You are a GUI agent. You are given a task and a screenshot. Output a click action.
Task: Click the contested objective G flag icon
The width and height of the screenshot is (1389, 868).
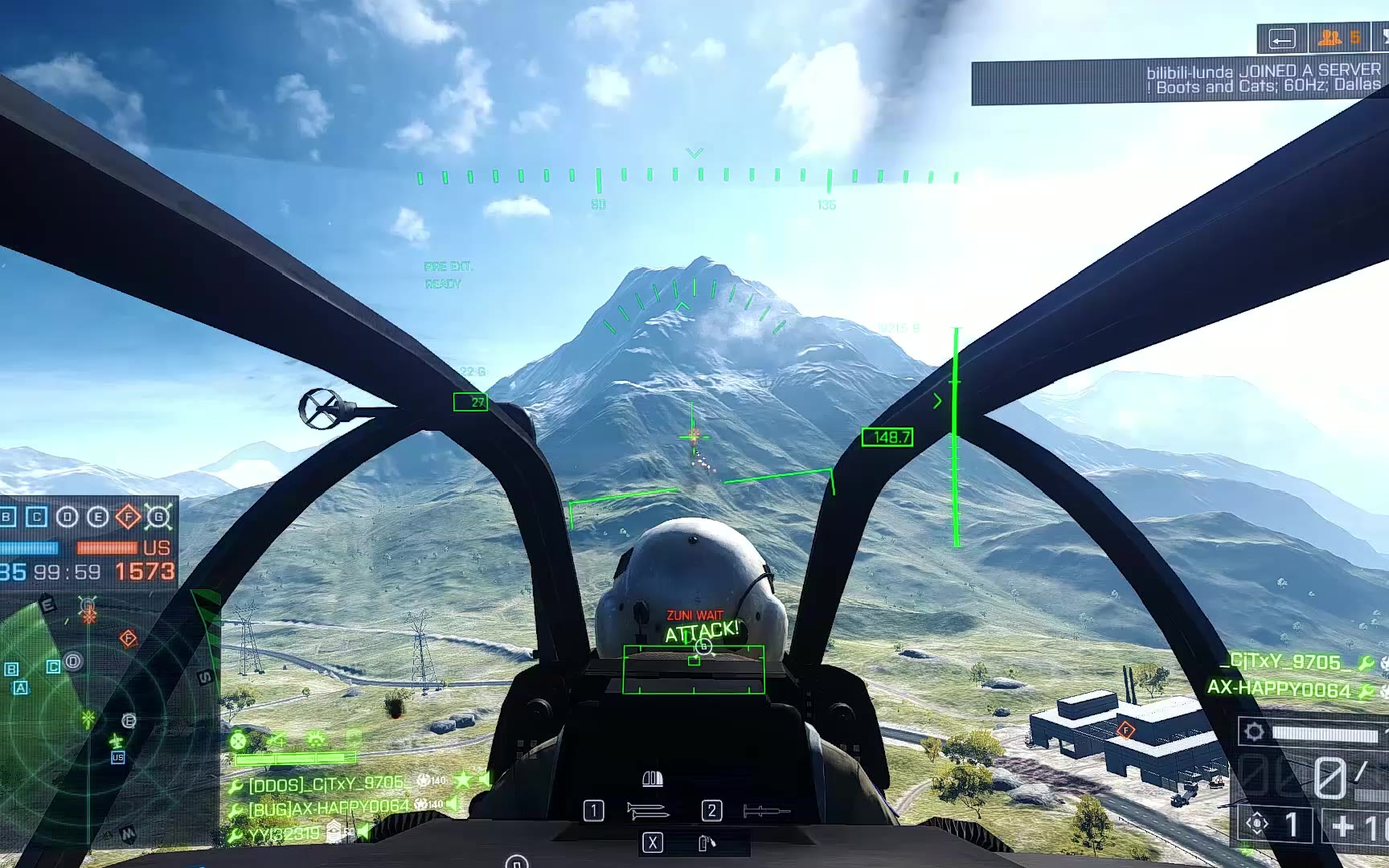click(159, 517)
